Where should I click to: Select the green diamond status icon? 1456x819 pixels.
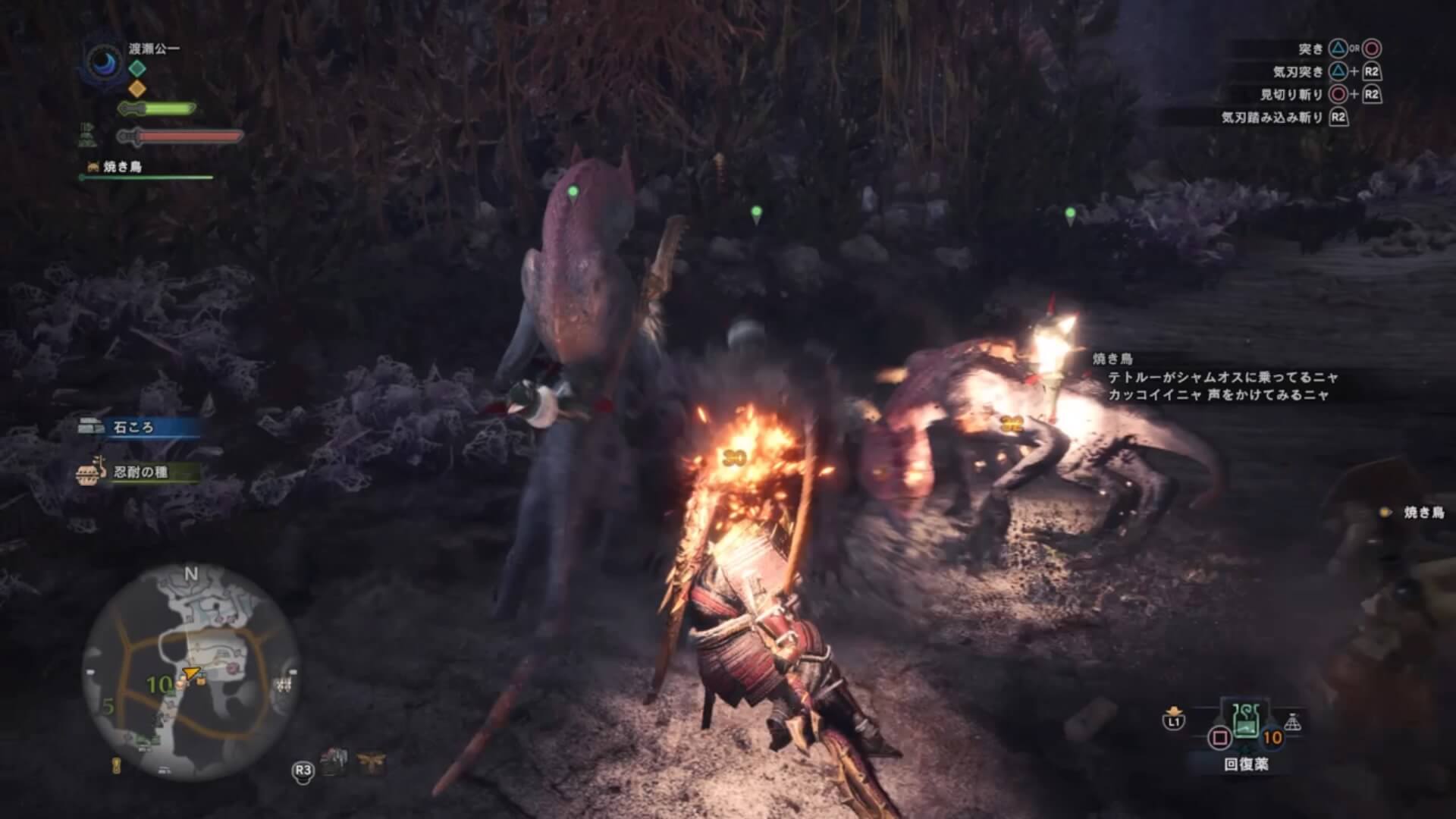tap(136, 68)
